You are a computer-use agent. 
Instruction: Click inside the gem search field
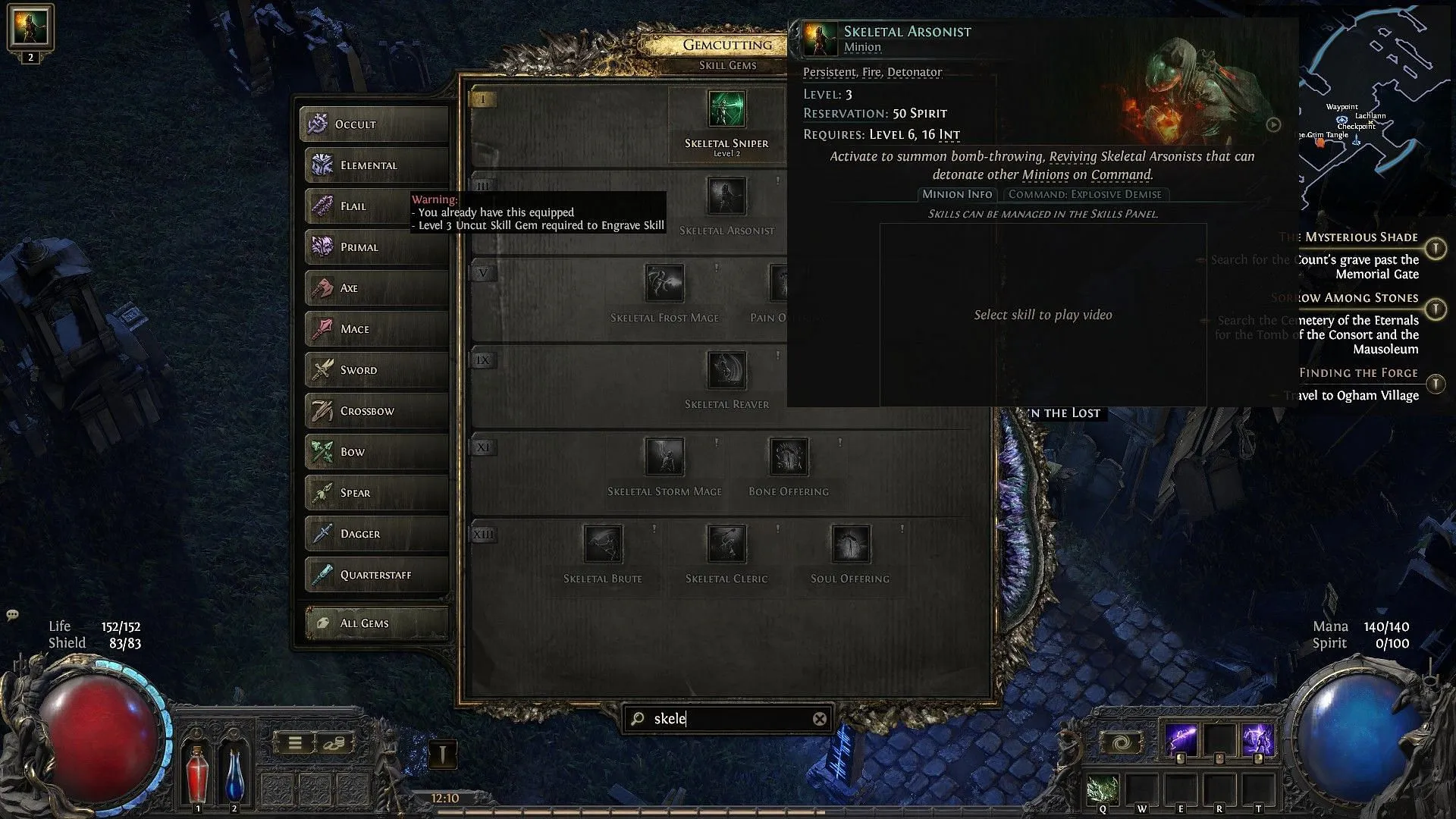[720, 719]
